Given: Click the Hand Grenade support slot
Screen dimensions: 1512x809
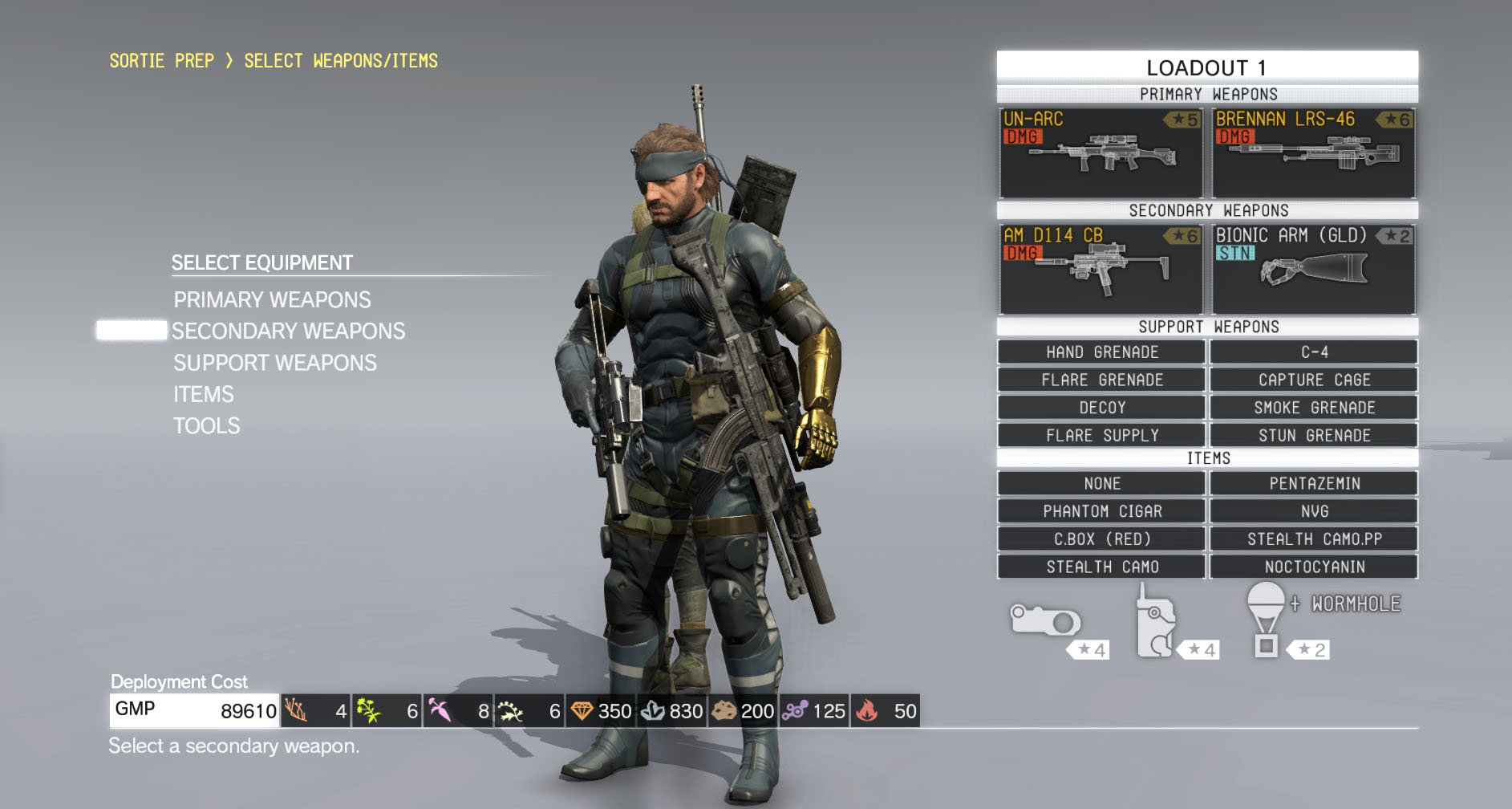Looking at the screenshot, I should pyautogui.click(x=1101, y=352).
